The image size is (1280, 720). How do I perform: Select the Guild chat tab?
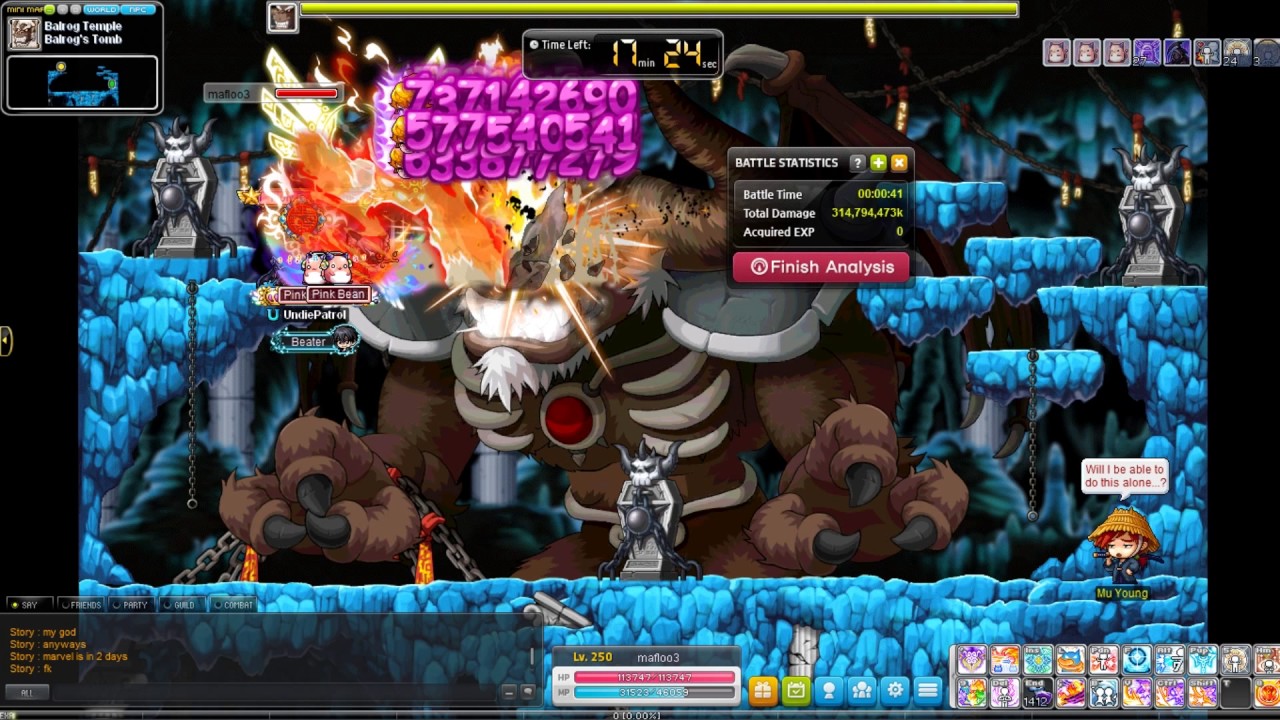tap(180, 605)
